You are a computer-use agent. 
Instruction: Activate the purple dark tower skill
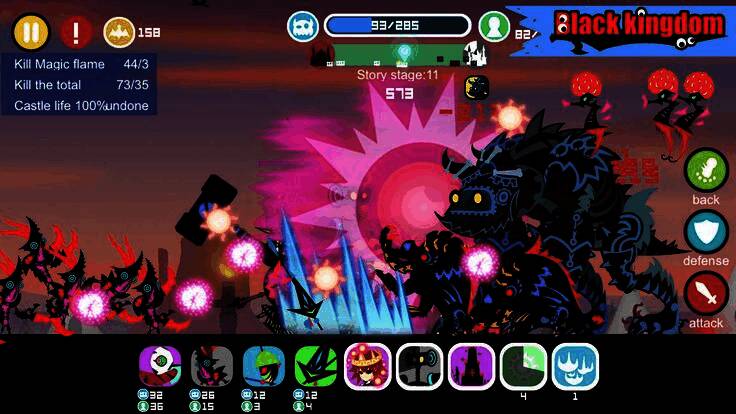[x=472, y=366]
